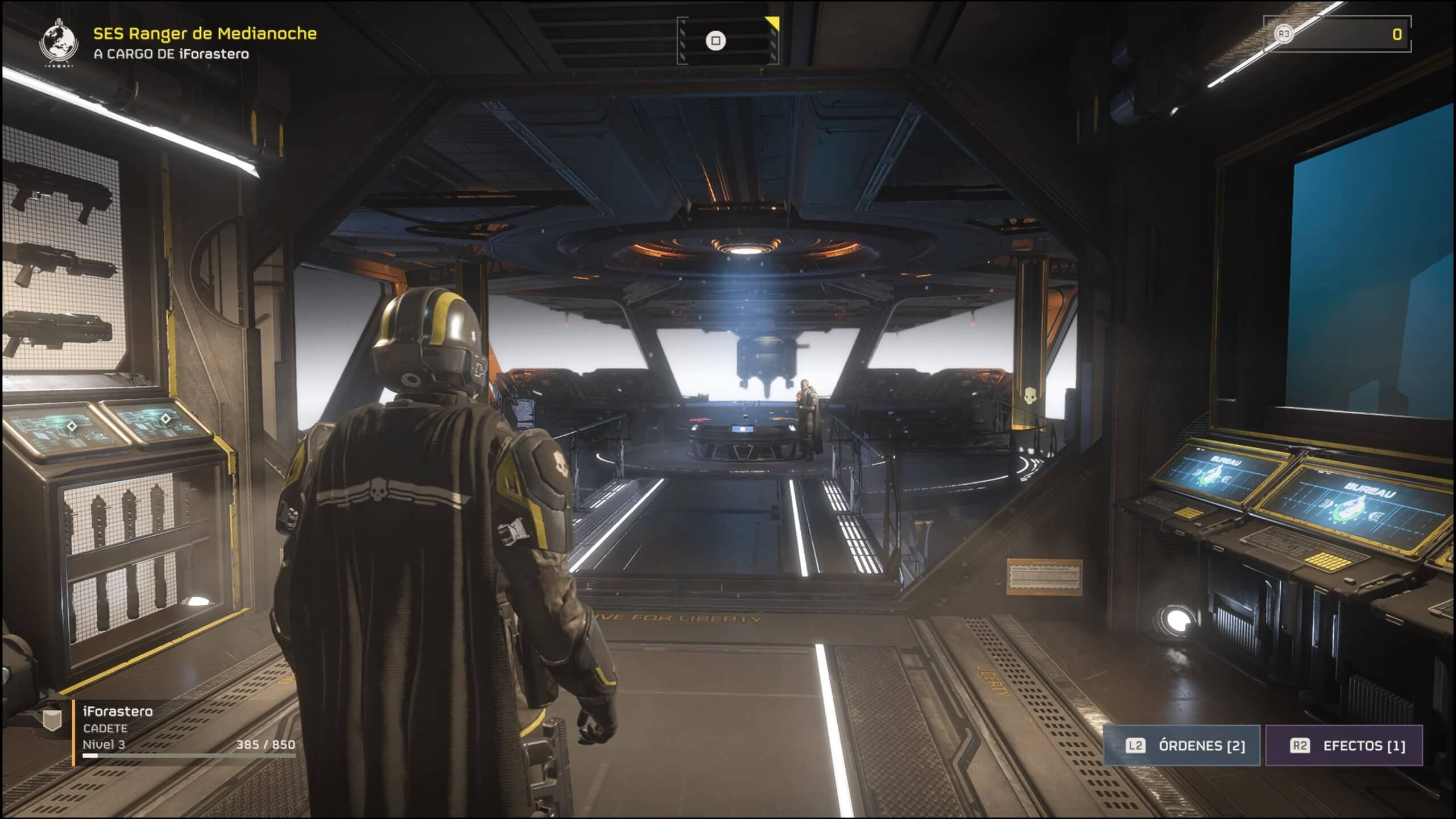Open the EFECTOS panel
Image resolution: width=1456 pixels, height=819 pixels.
1344,746
